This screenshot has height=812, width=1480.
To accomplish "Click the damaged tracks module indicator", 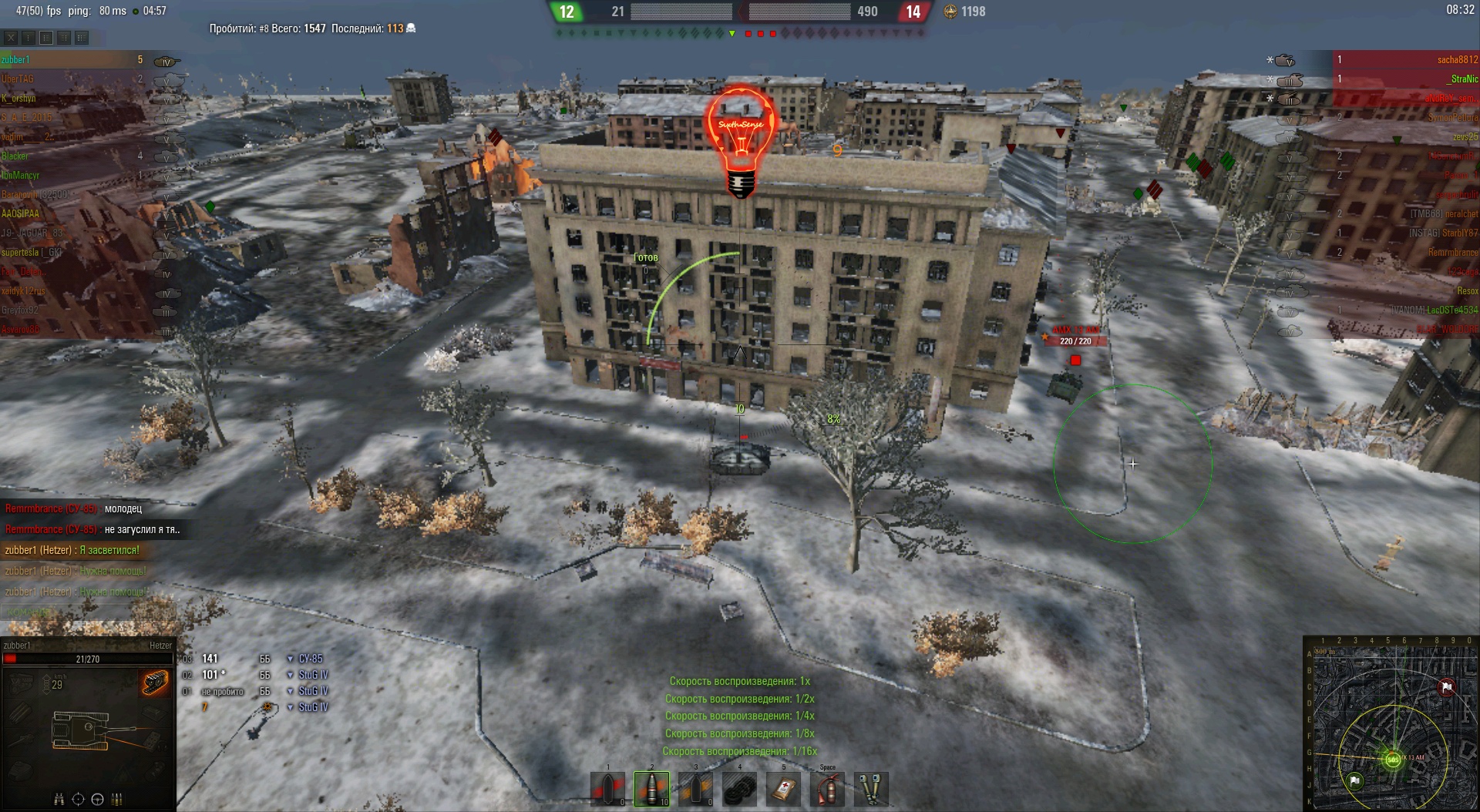I will coord(154,682).
